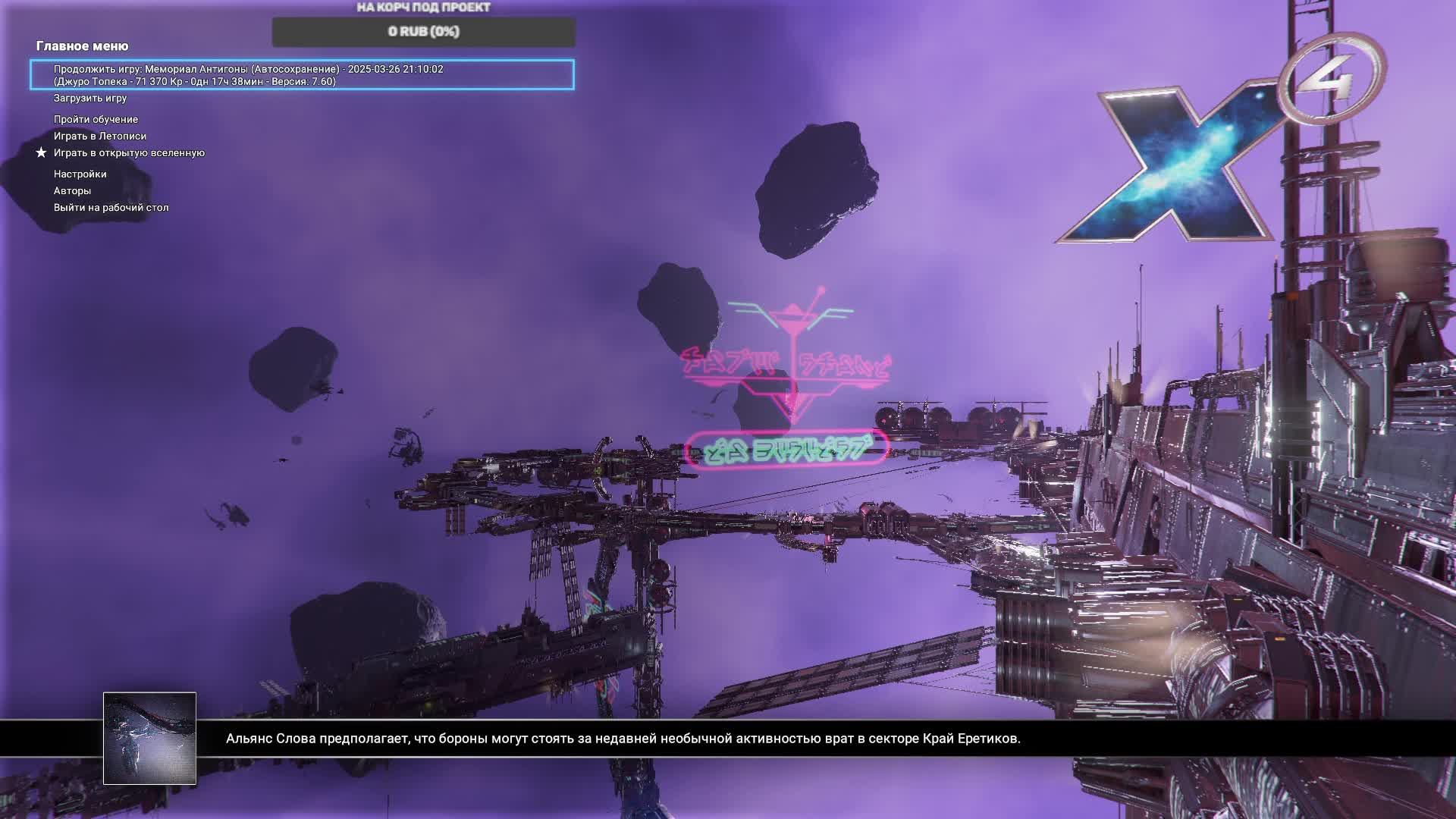Image resolution: width=1456 pixels, height=819 pixels.
Task: Select Пройти обучение tutorial entry
Action: coord(96,119)
